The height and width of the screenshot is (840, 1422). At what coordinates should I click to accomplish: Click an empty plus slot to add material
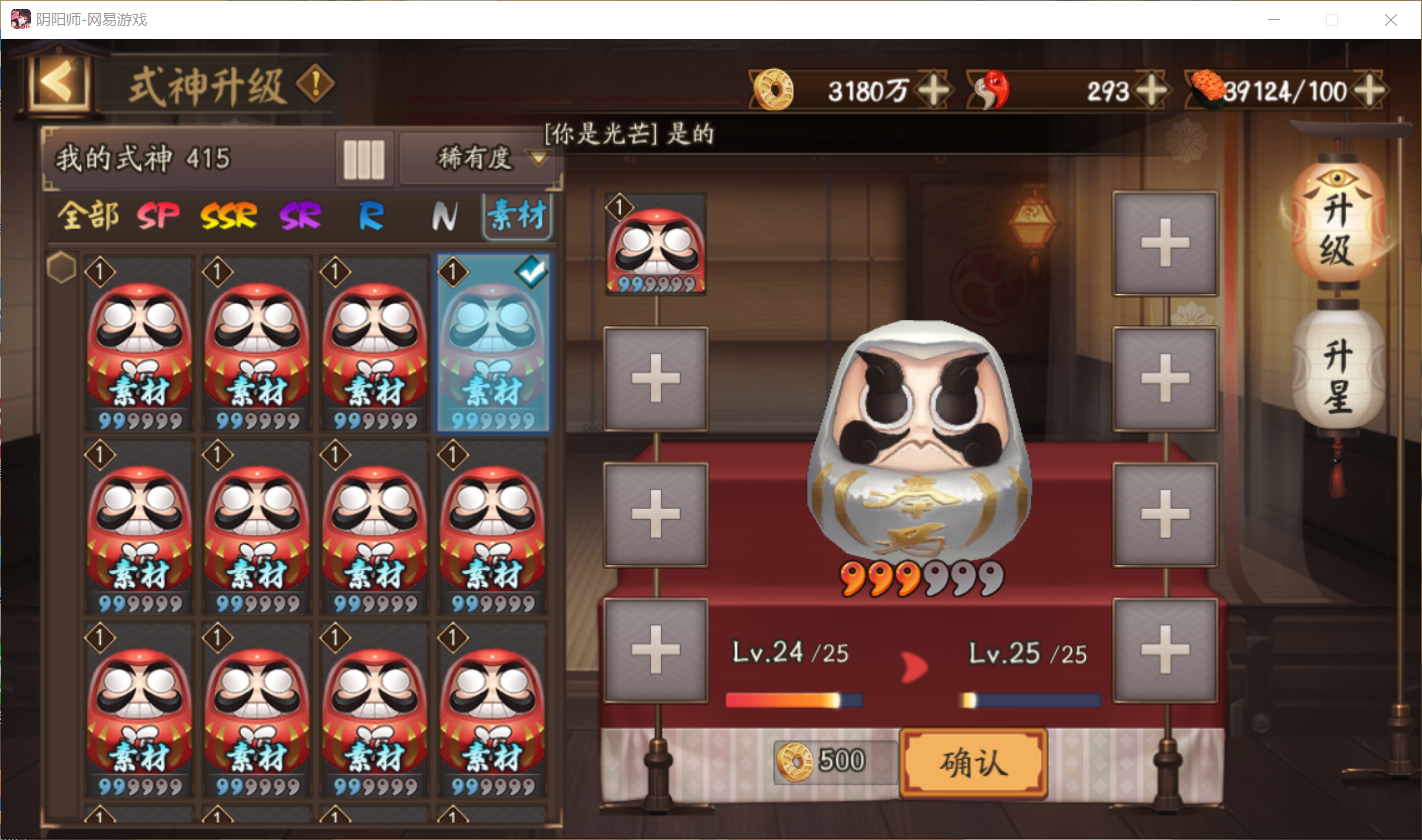(655, 378)
